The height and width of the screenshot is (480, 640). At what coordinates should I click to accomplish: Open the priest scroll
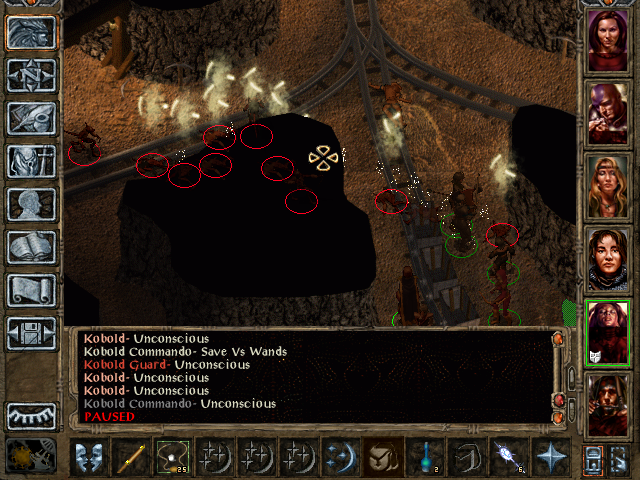pyautogui.click(x=31, y=290)
